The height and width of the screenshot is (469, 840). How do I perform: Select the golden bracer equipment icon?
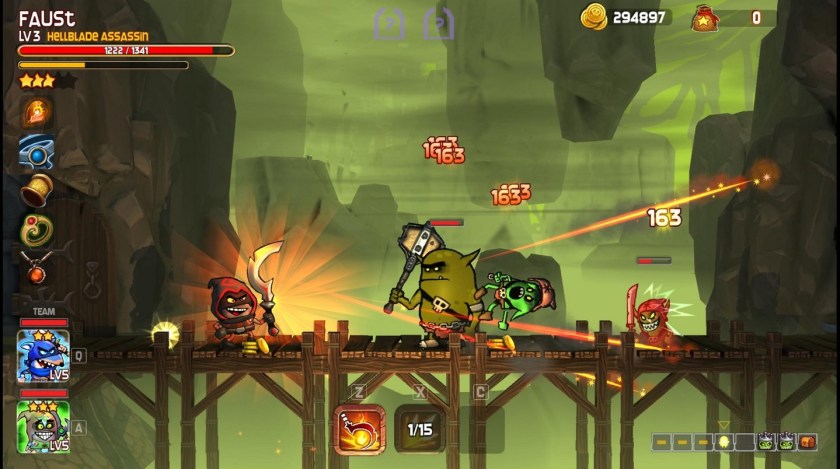(x=37, y=189)
